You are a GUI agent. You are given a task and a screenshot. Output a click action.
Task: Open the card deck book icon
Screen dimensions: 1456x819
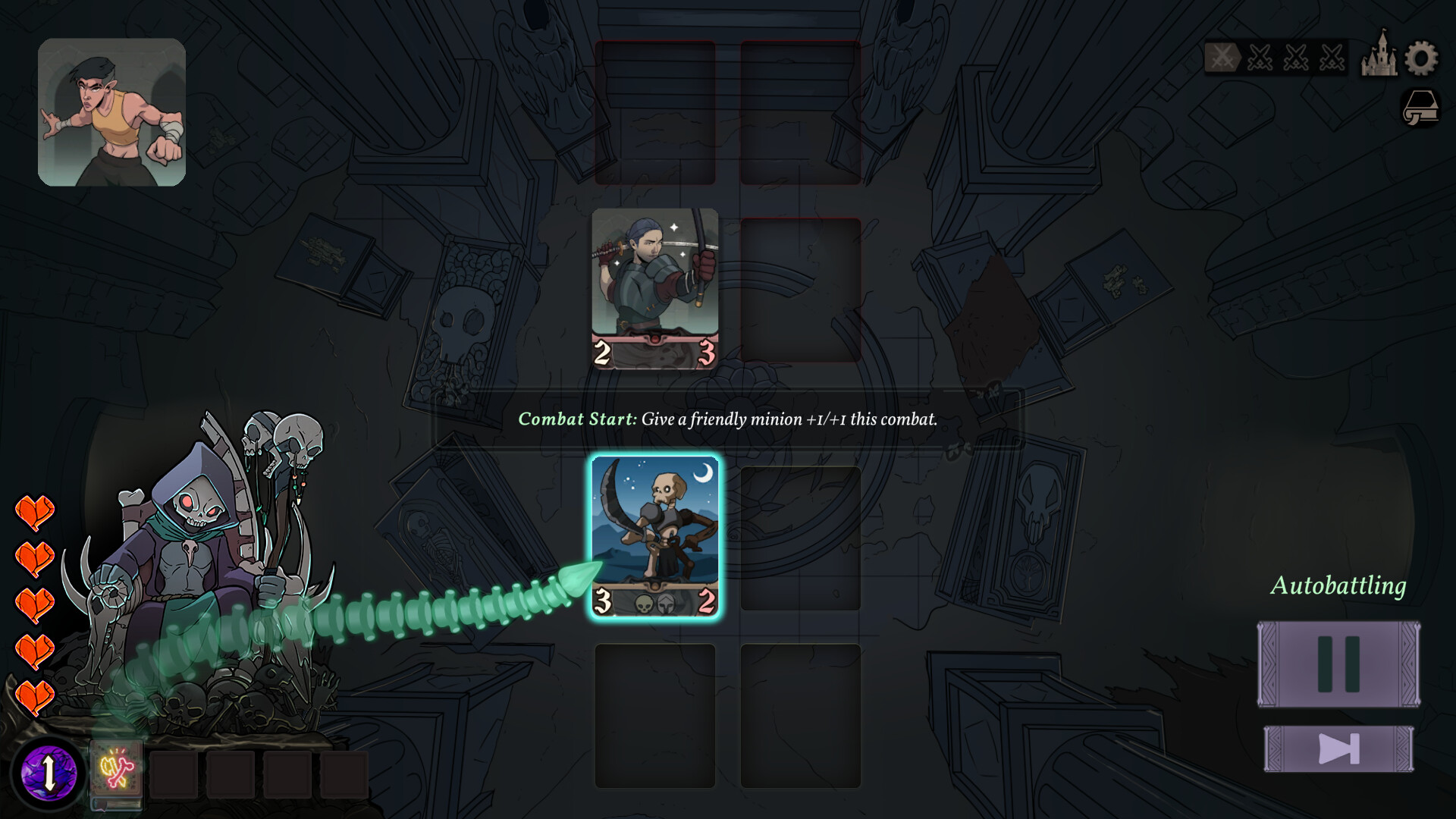click(x=1420, y=107)
